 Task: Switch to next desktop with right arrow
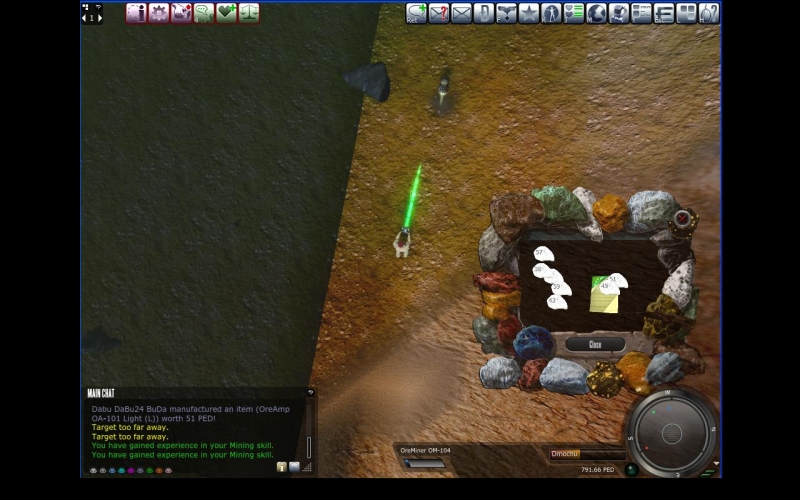[x=98, y=18]
